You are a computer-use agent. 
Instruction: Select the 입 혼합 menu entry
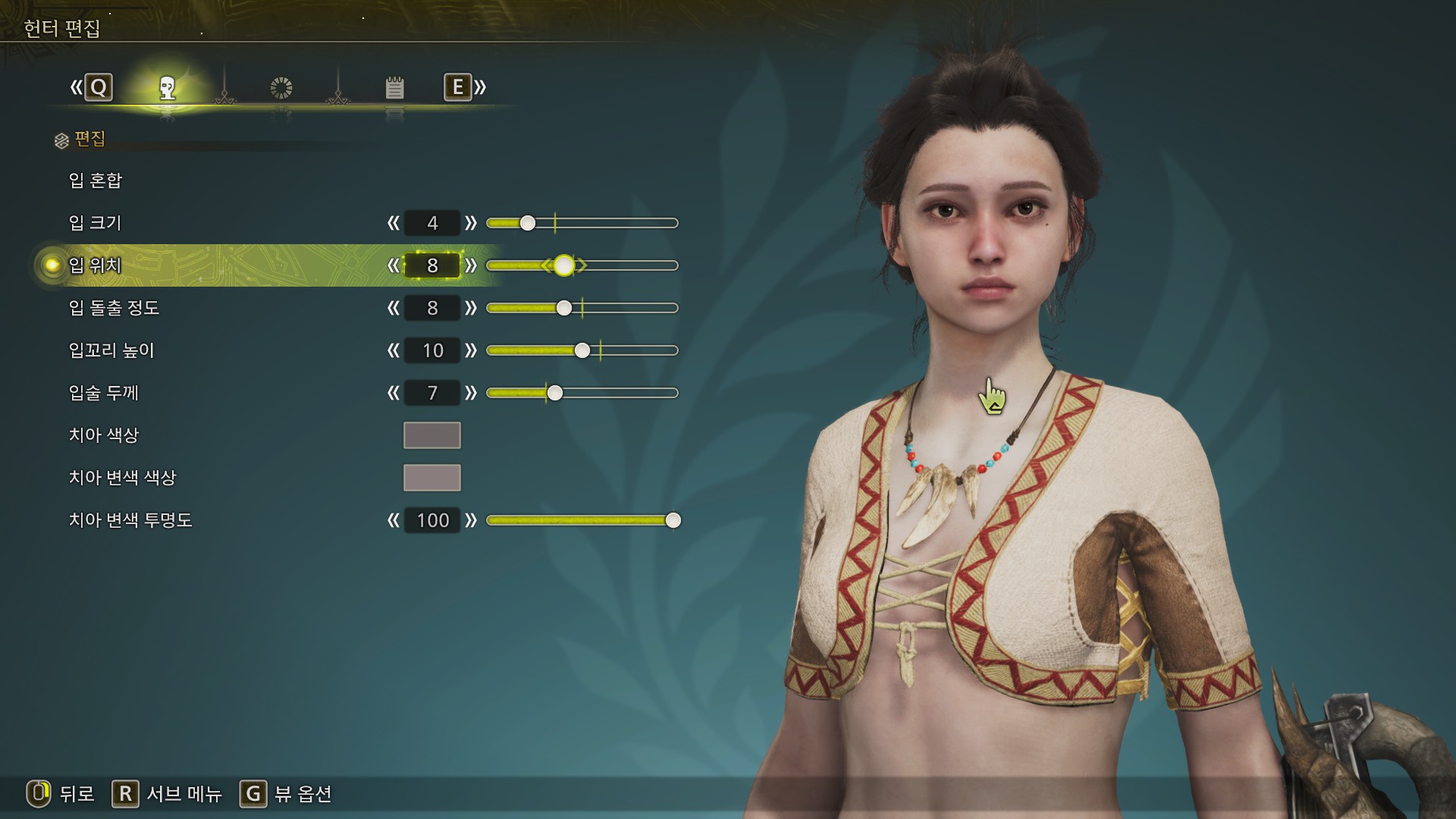(x=96, y=180)
